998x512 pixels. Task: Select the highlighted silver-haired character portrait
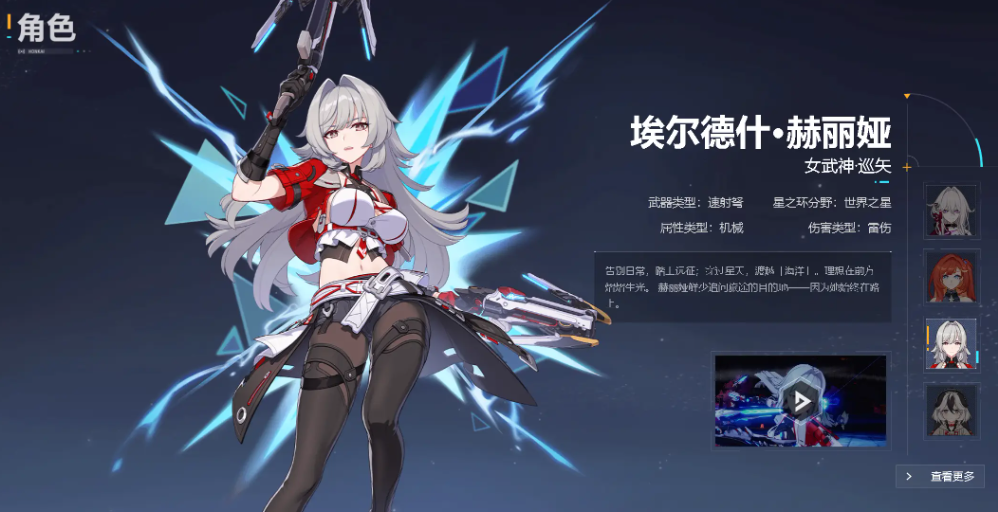(x=951, y=344)
